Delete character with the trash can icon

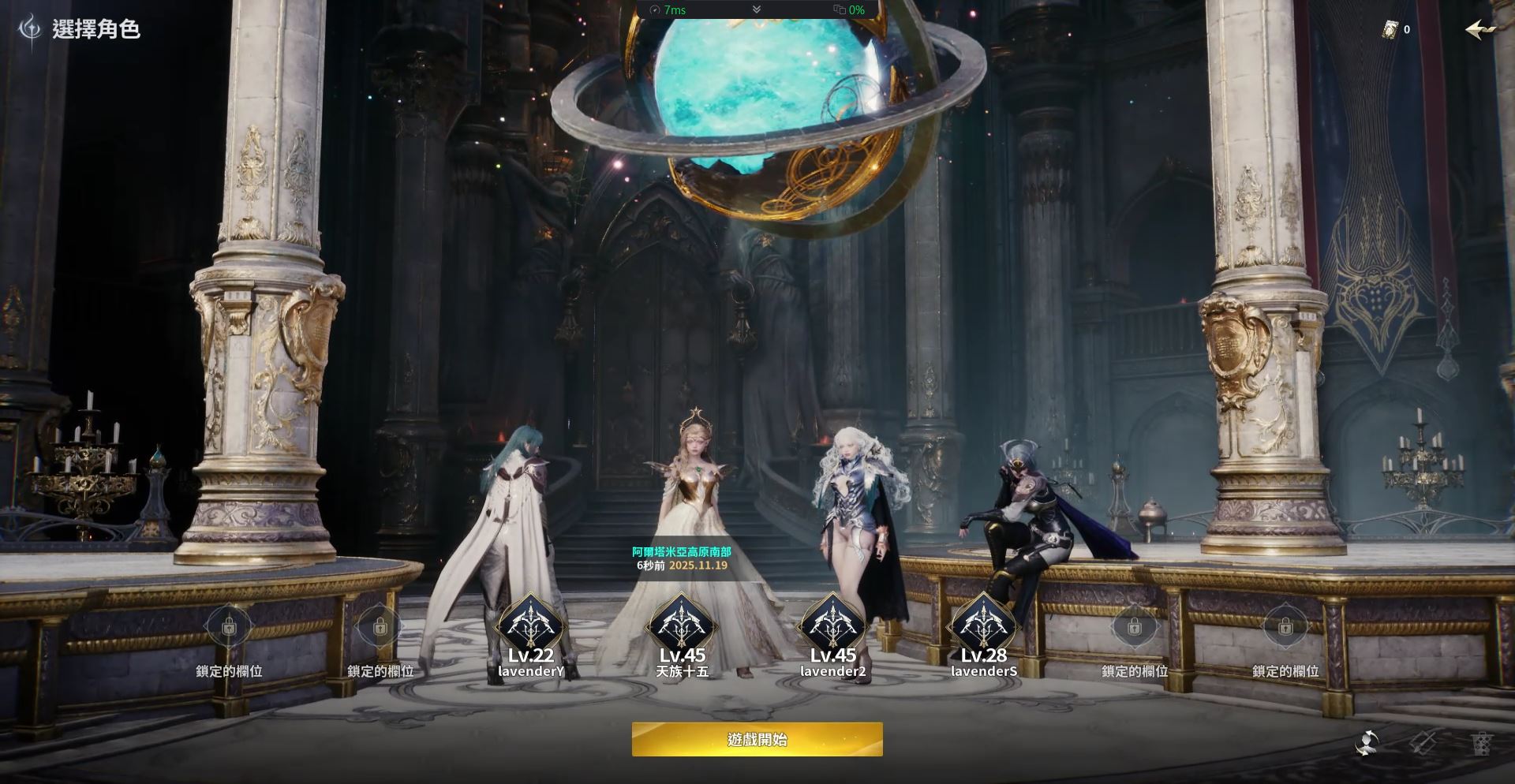tap(1481, 743)
